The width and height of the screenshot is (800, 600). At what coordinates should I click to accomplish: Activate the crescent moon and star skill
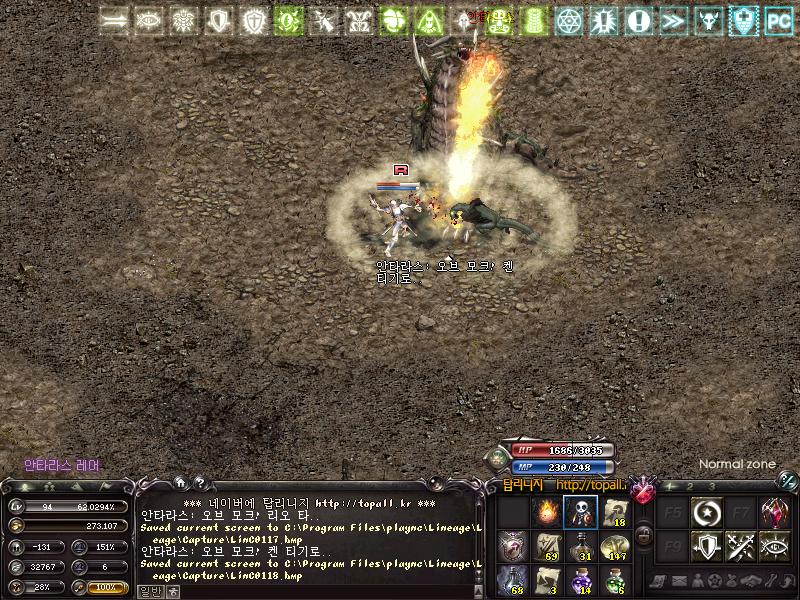pyautogui.click(x=707, y=513)
